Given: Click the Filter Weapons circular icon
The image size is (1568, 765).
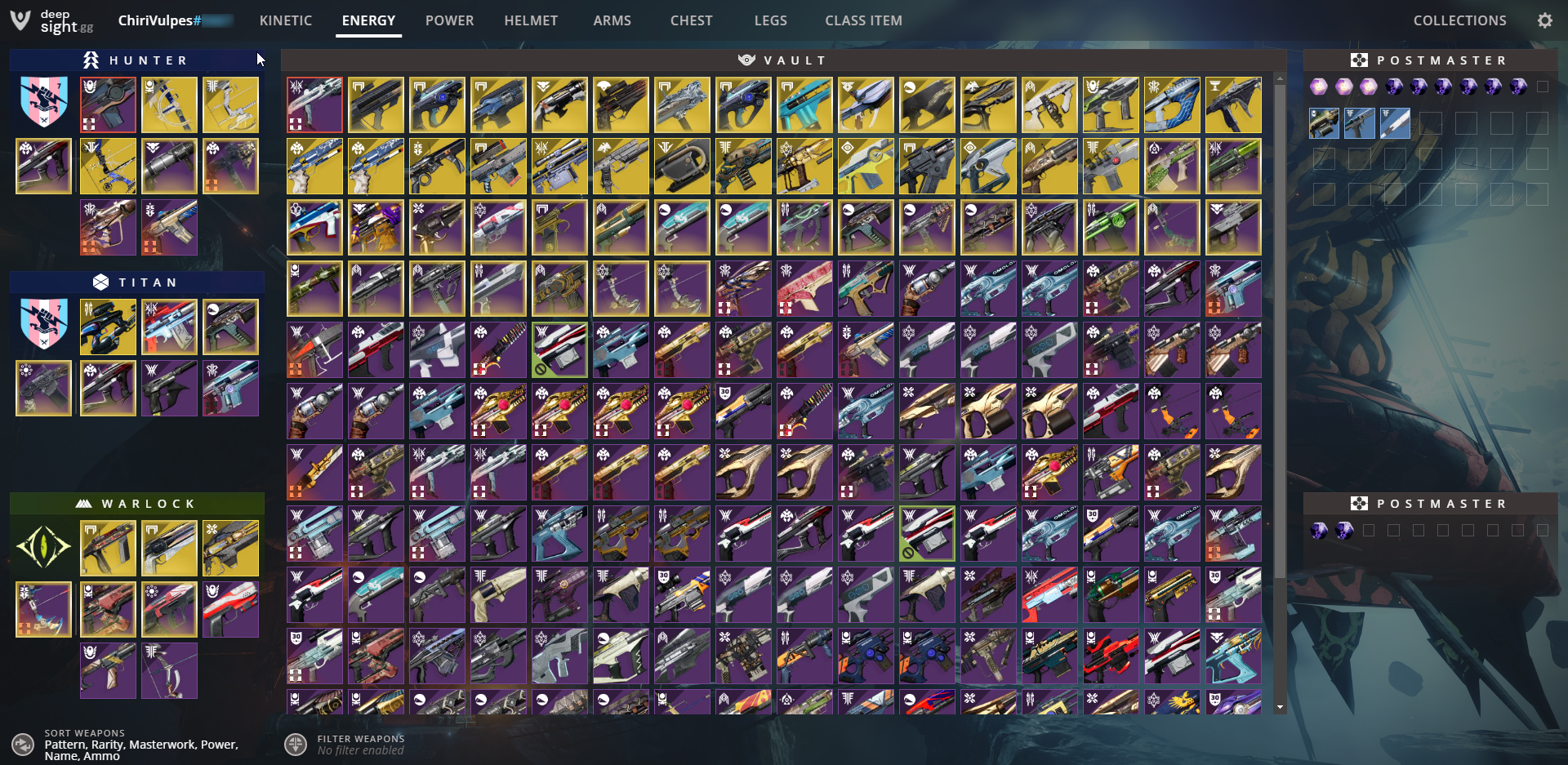Looking at the screenshot, I should 296,745.
